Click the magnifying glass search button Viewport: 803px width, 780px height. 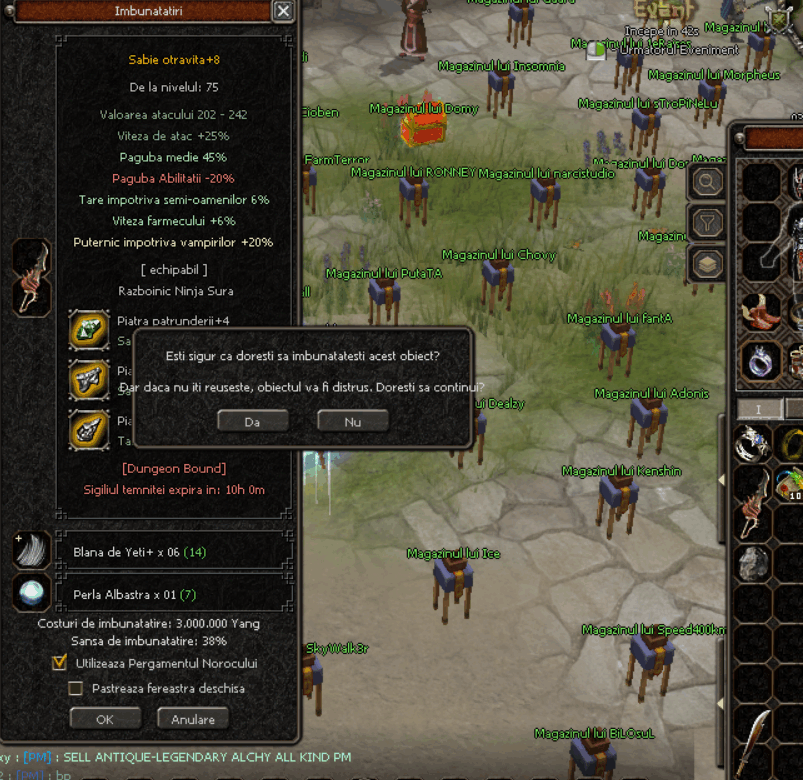click(708, 182)
